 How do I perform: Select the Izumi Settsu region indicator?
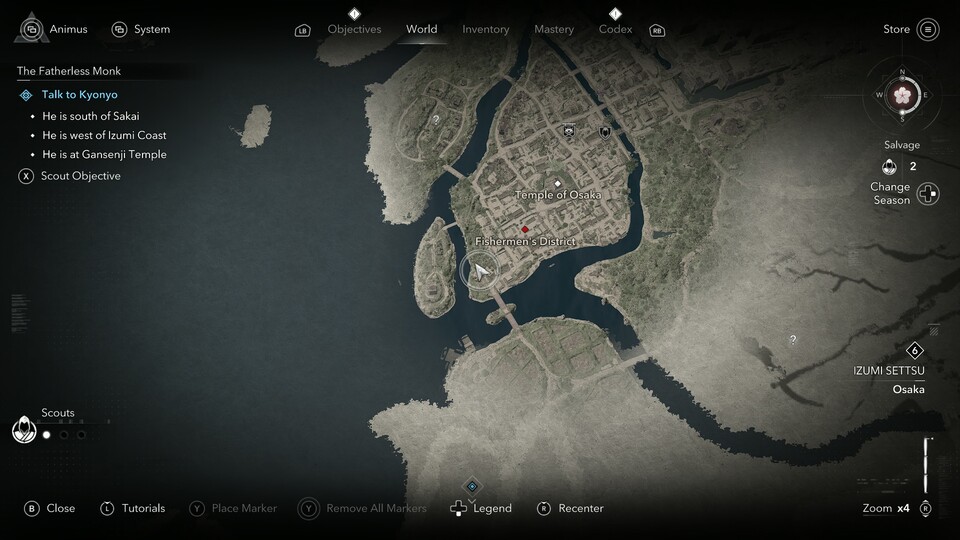click(x=913, y=351)
